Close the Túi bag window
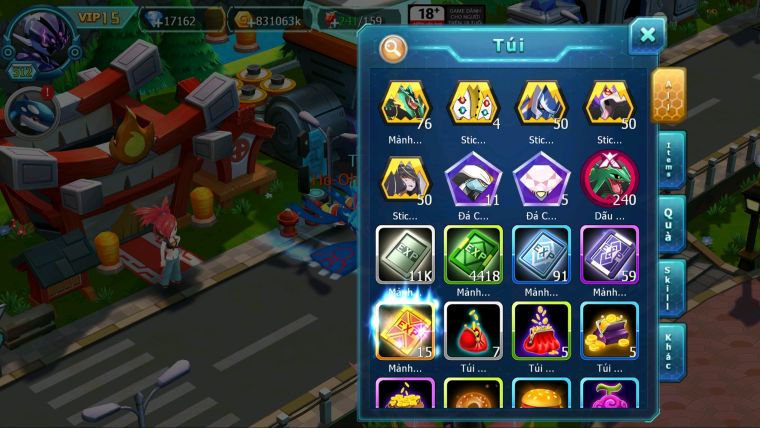Image resolution: width=760 pixels, height=428 pixels. 648,36
